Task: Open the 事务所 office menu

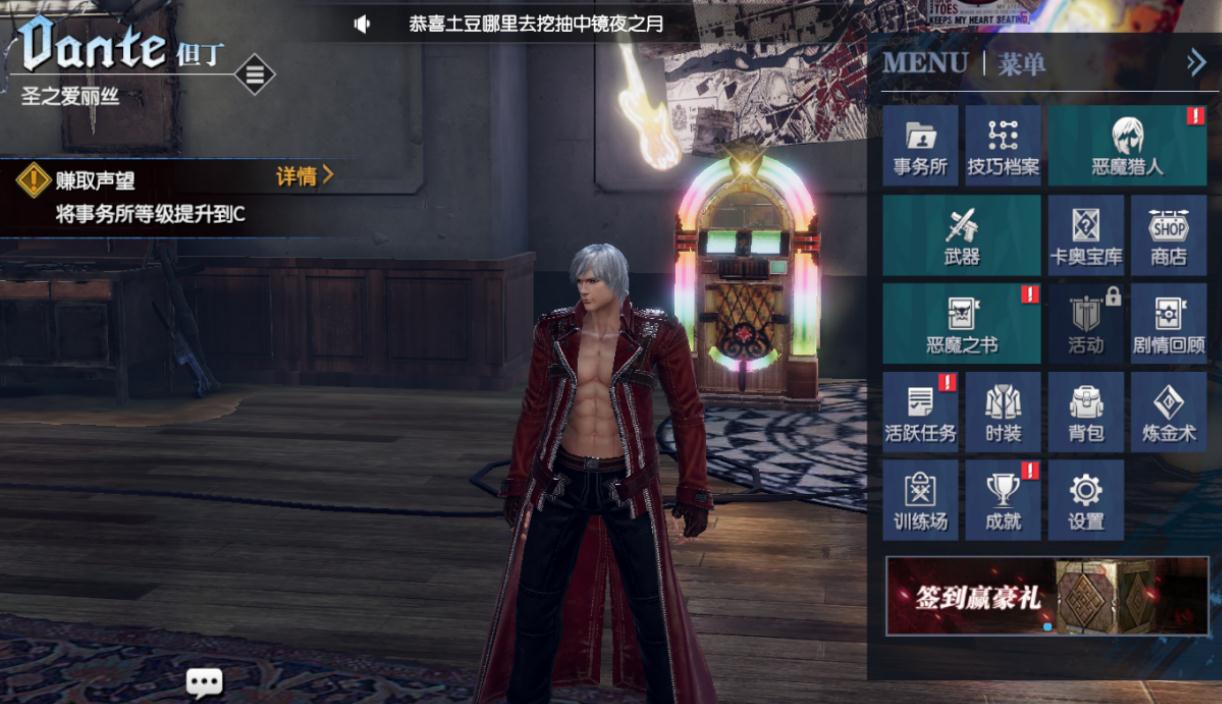Action: click(x=920, y=146)
